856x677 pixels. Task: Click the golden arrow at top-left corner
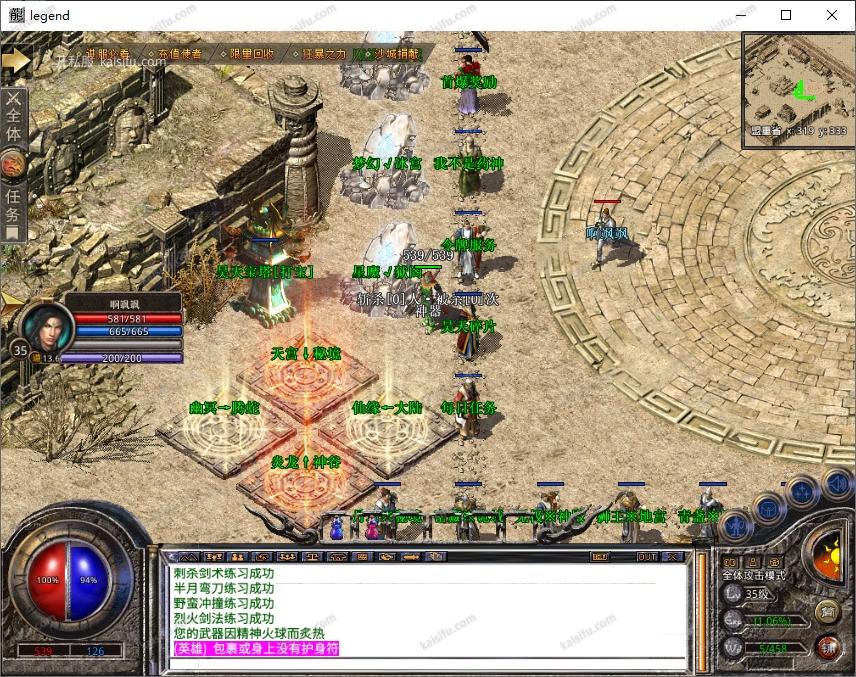(15, 60)
